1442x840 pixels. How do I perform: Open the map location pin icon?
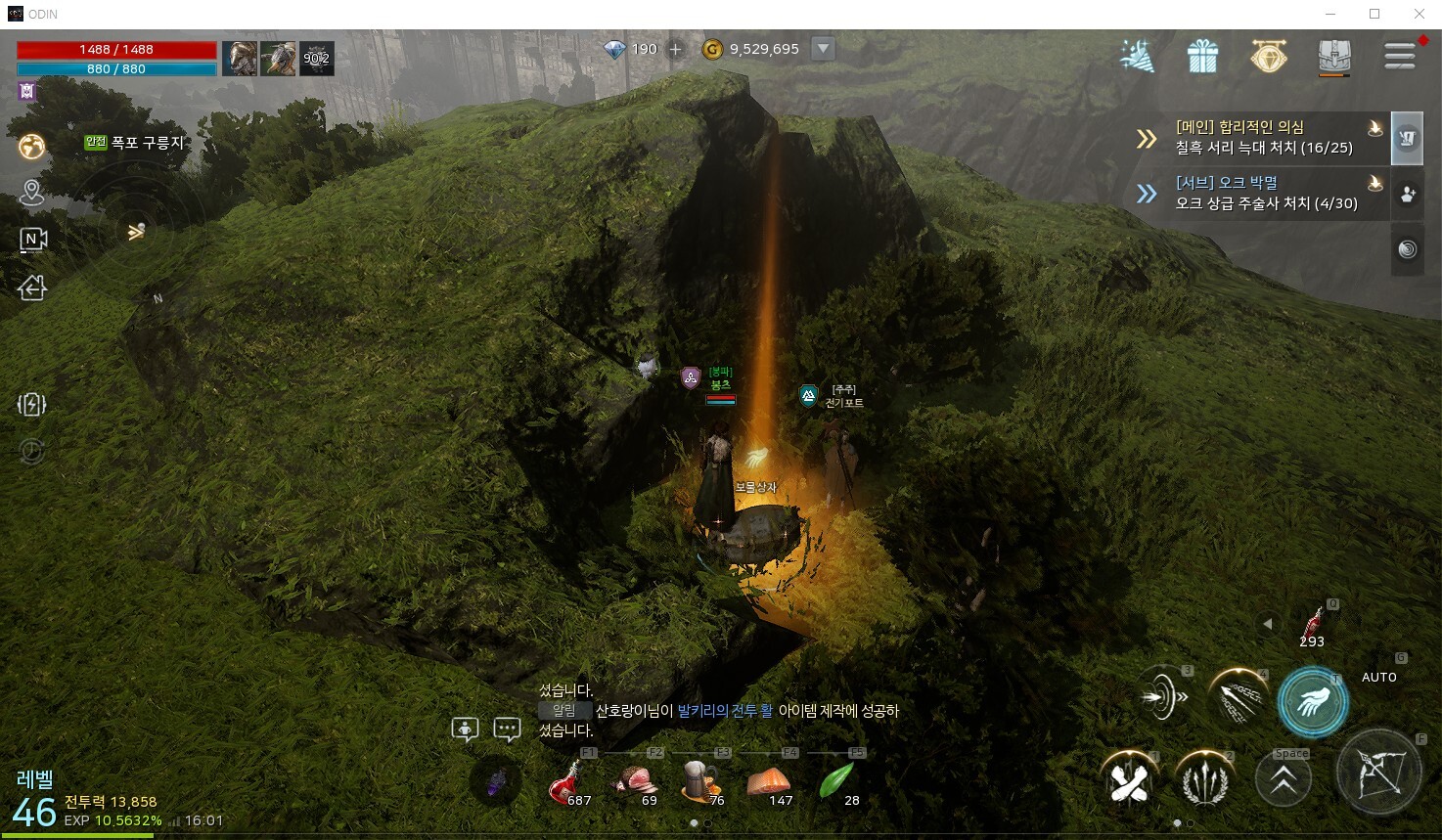click(x=32, y=193)
